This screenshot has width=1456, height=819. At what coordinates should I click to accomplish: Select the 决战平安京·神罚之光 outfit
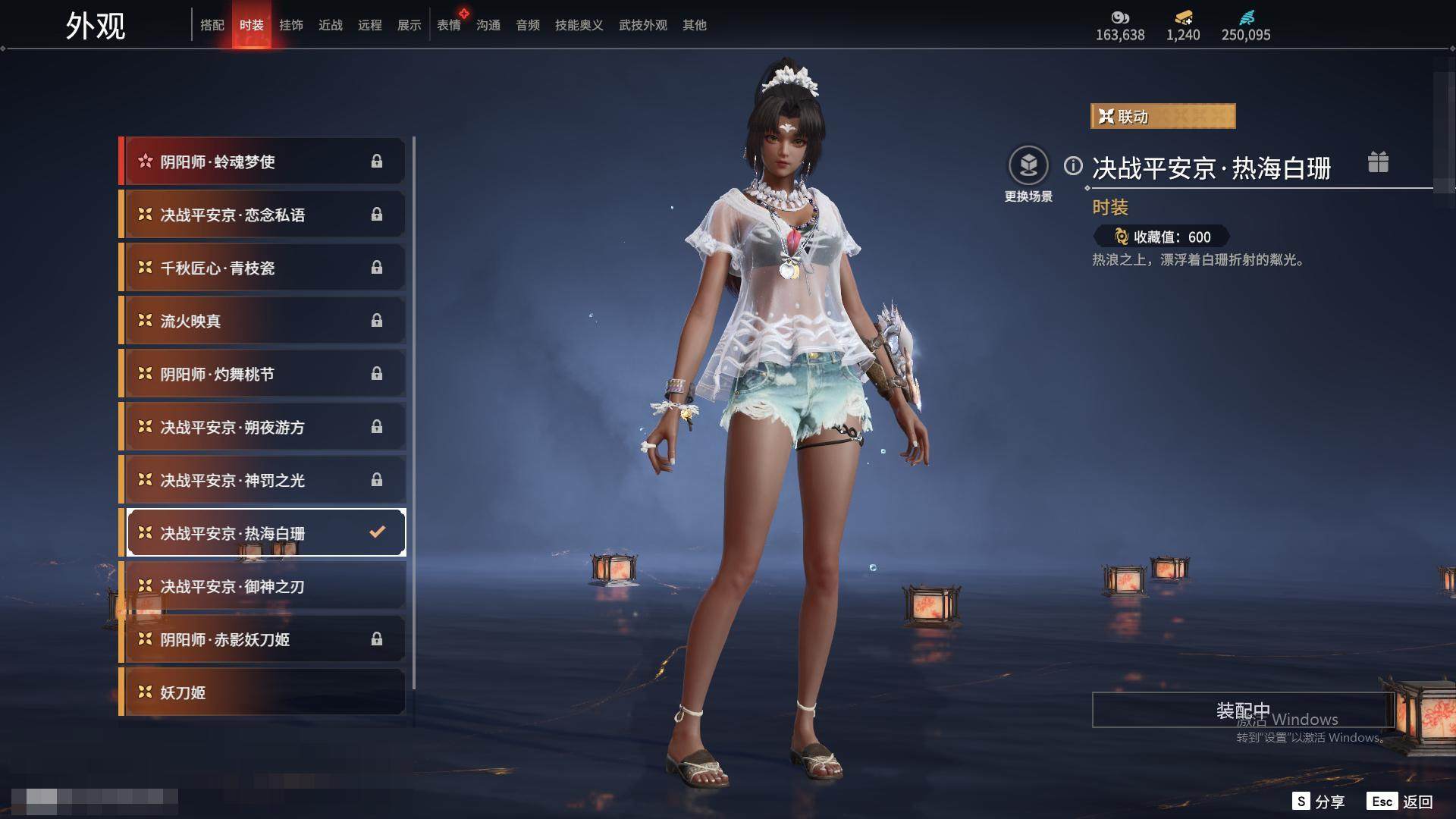tap(262, 480)
